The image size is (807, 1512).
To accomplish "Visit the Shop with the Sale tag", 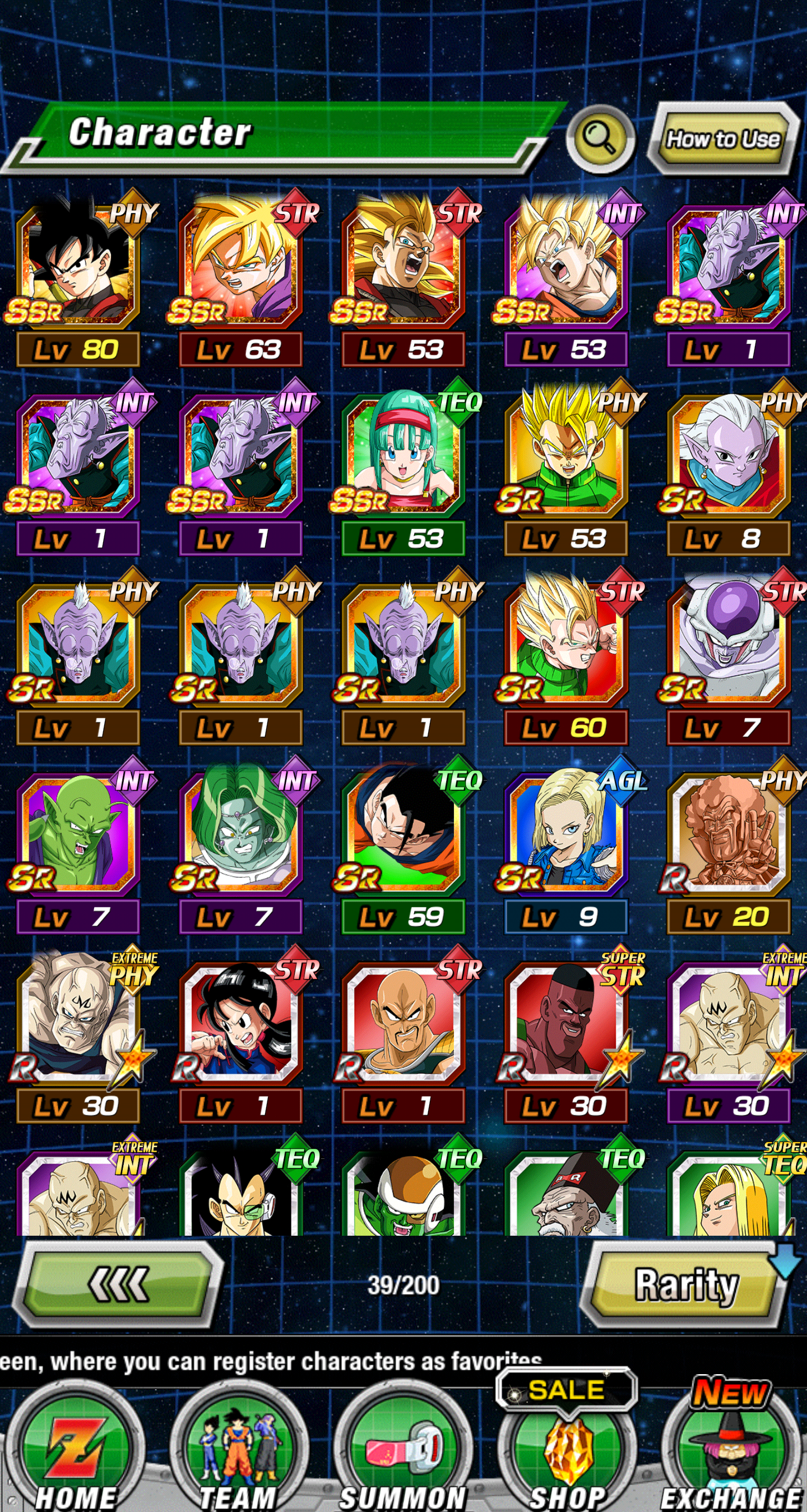I will pyautogui.click(x=567, y=1449).
